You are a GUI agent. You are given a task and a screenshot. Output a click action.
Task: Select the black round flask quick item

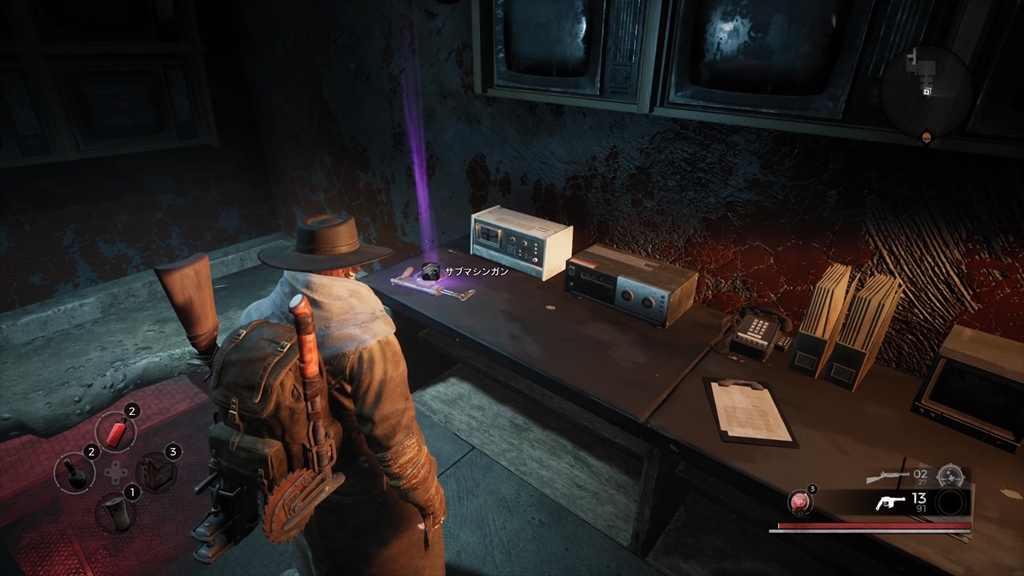click(76, 474)
